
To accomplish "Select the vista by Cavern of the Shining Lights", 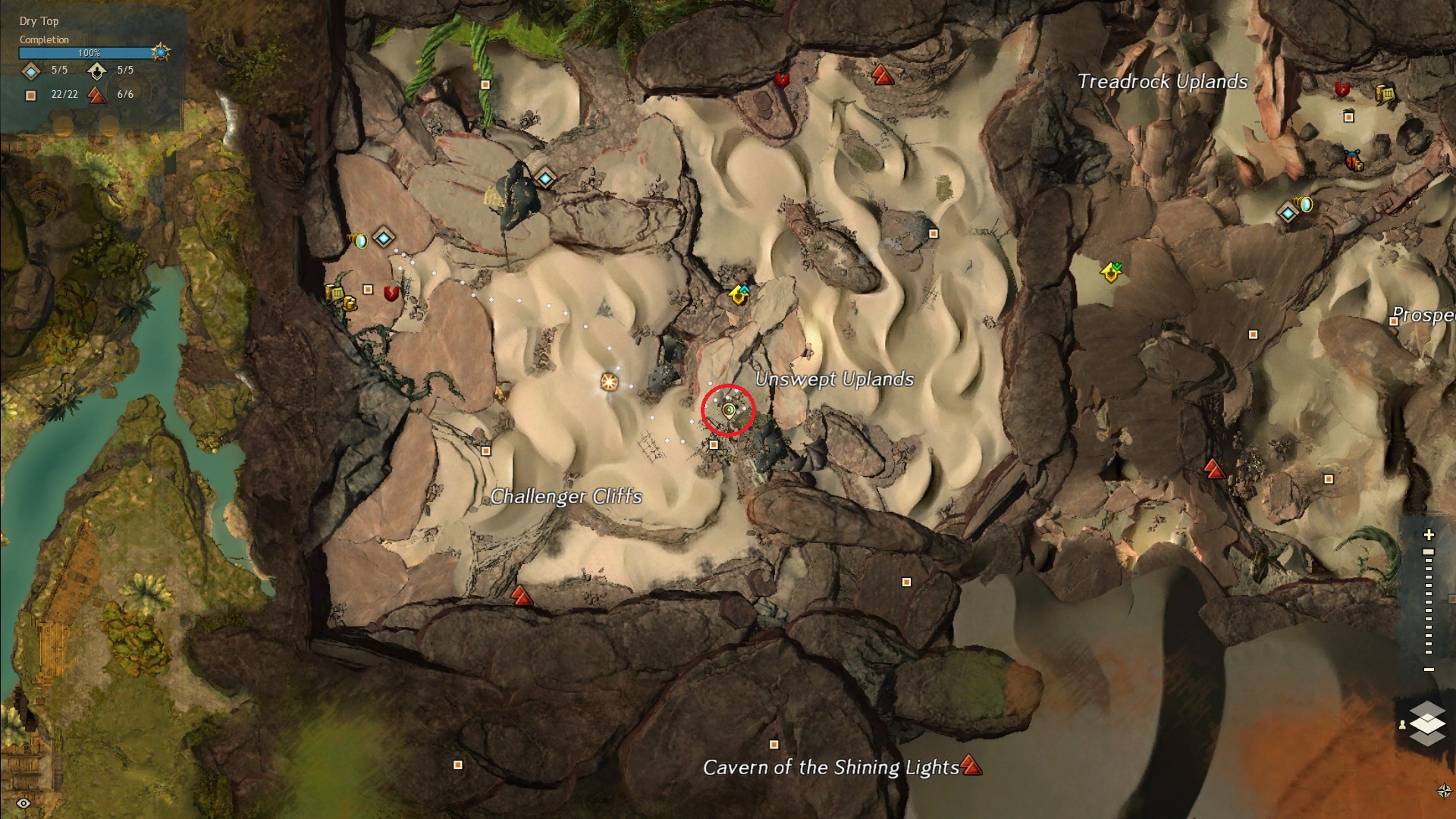I will [x=971, y=765].
